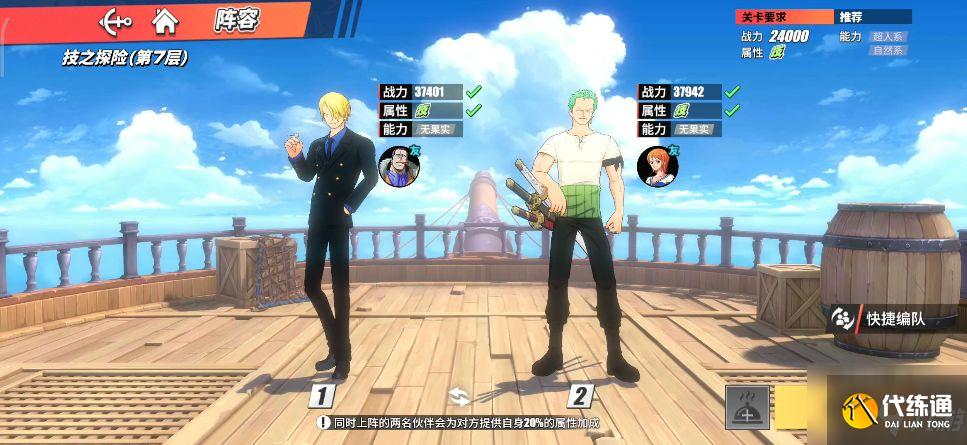Return to the home screen
Viewport: 967px width, 445px height.
tap(165, 19)
